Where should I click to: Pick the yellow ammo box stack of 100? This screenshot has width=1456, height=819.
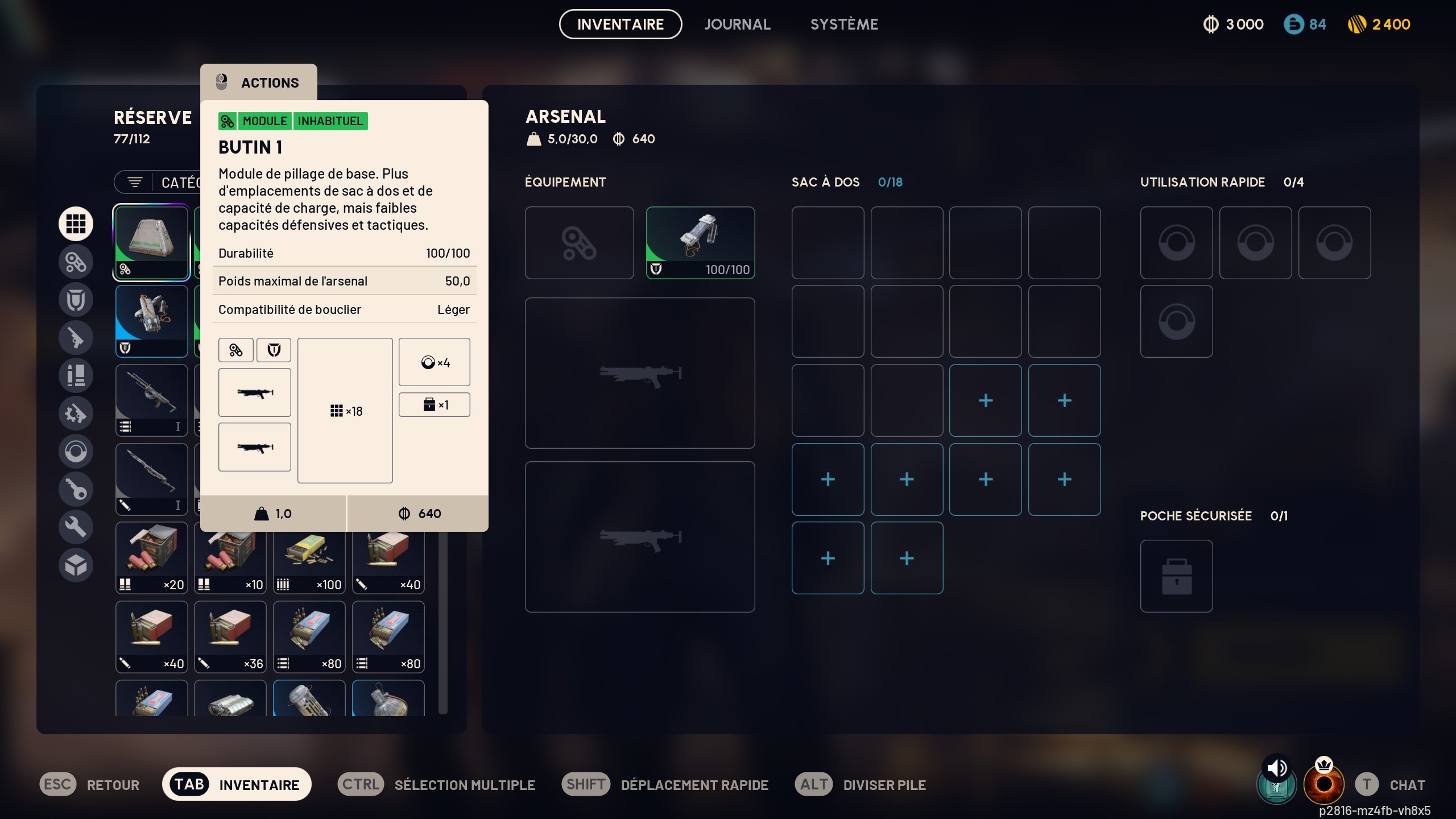(x=309, y=558)
